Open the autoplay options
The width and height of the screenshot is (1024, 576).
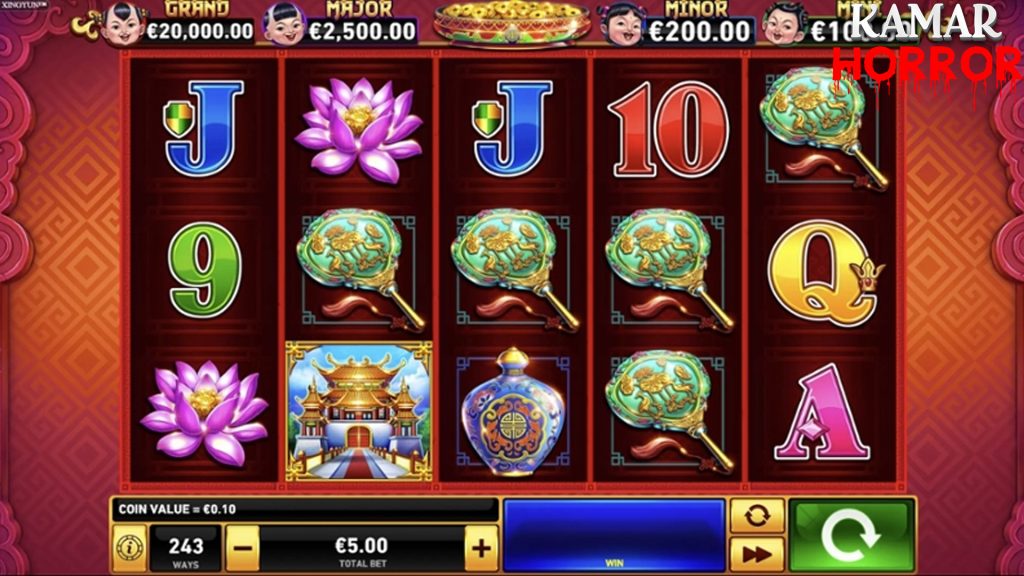pyautogui.click(x=757, y=515)
